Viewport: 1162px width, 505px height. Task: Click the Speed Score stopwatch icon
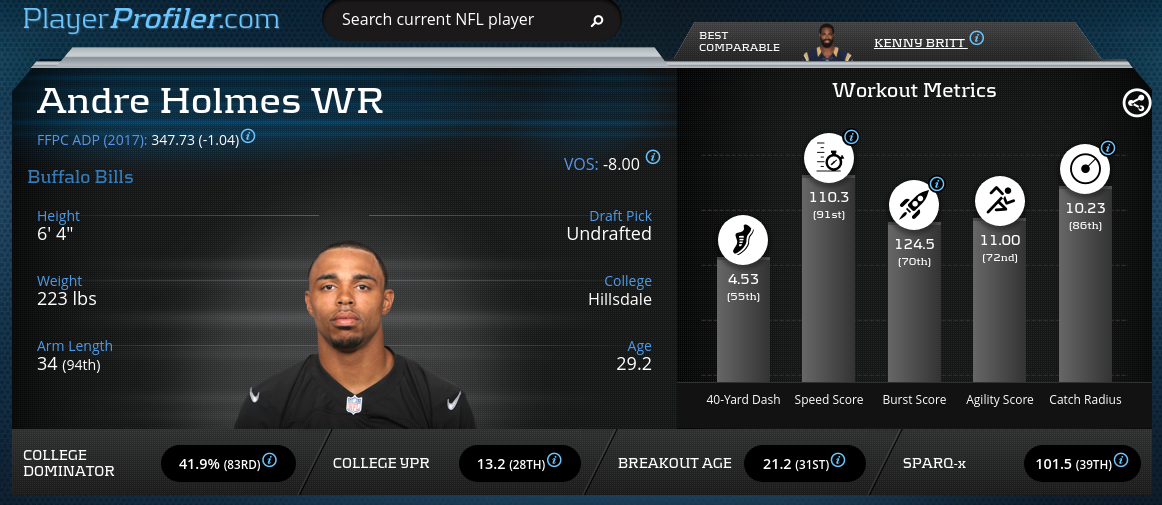point(828,156)
